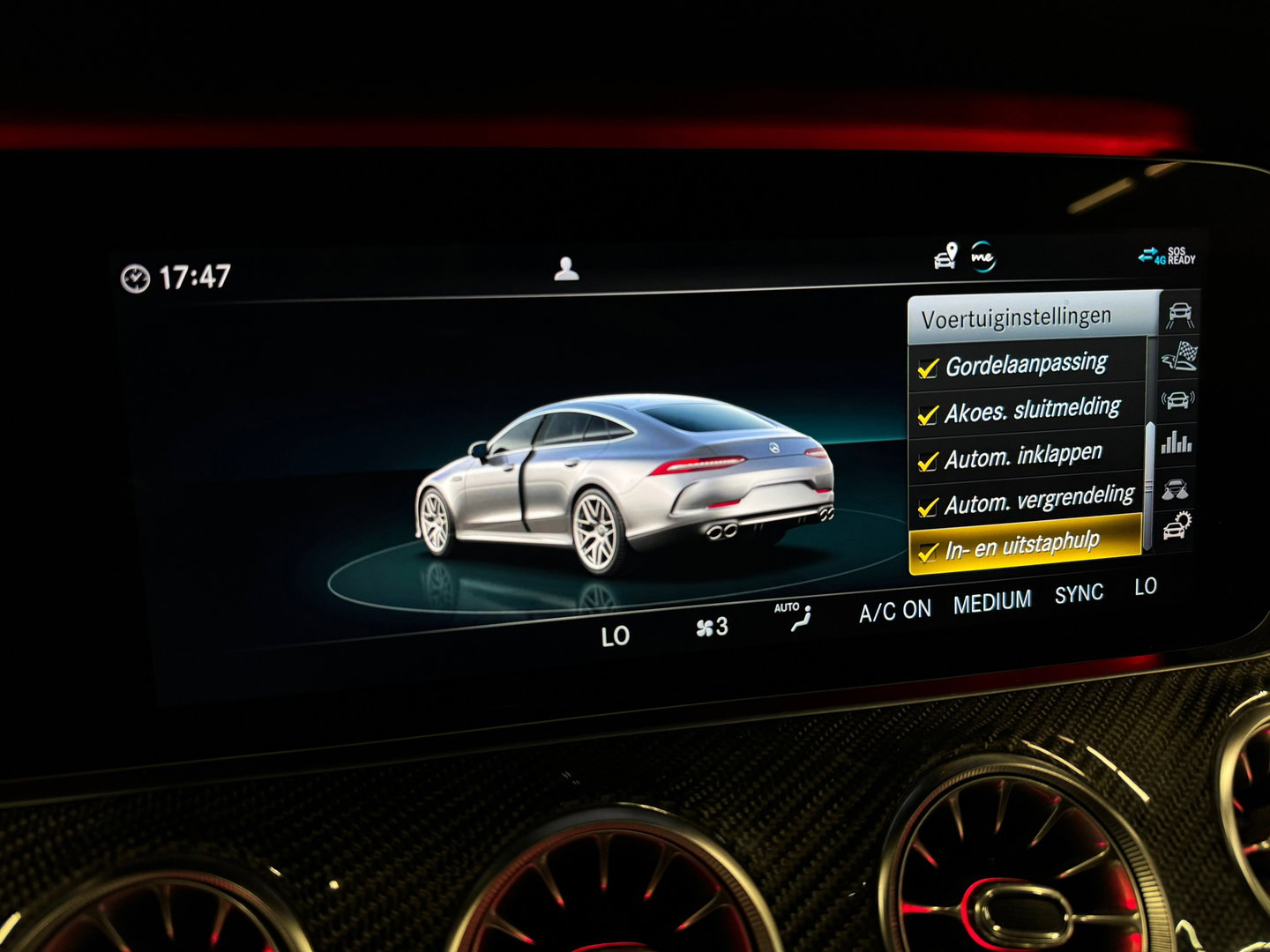Image resolution: width=1270 pixels, height=952 pixels.
Task: Tap the AUTO air distribution control
Action: (795, 613)
